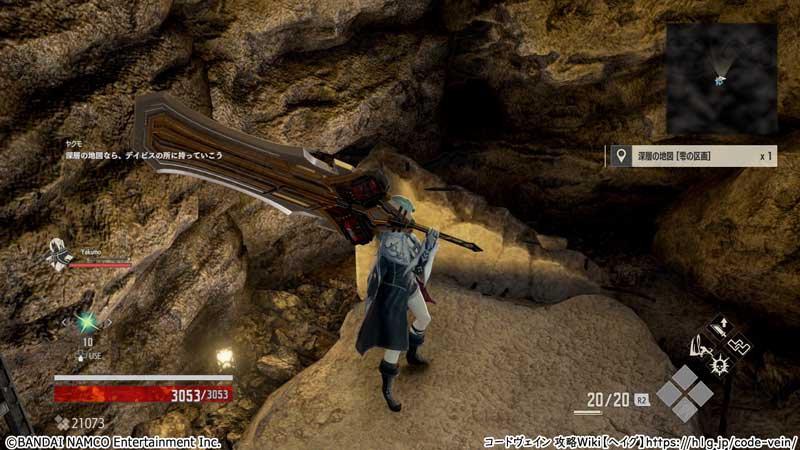Activate the skull burst gift icon

(719, 365)
